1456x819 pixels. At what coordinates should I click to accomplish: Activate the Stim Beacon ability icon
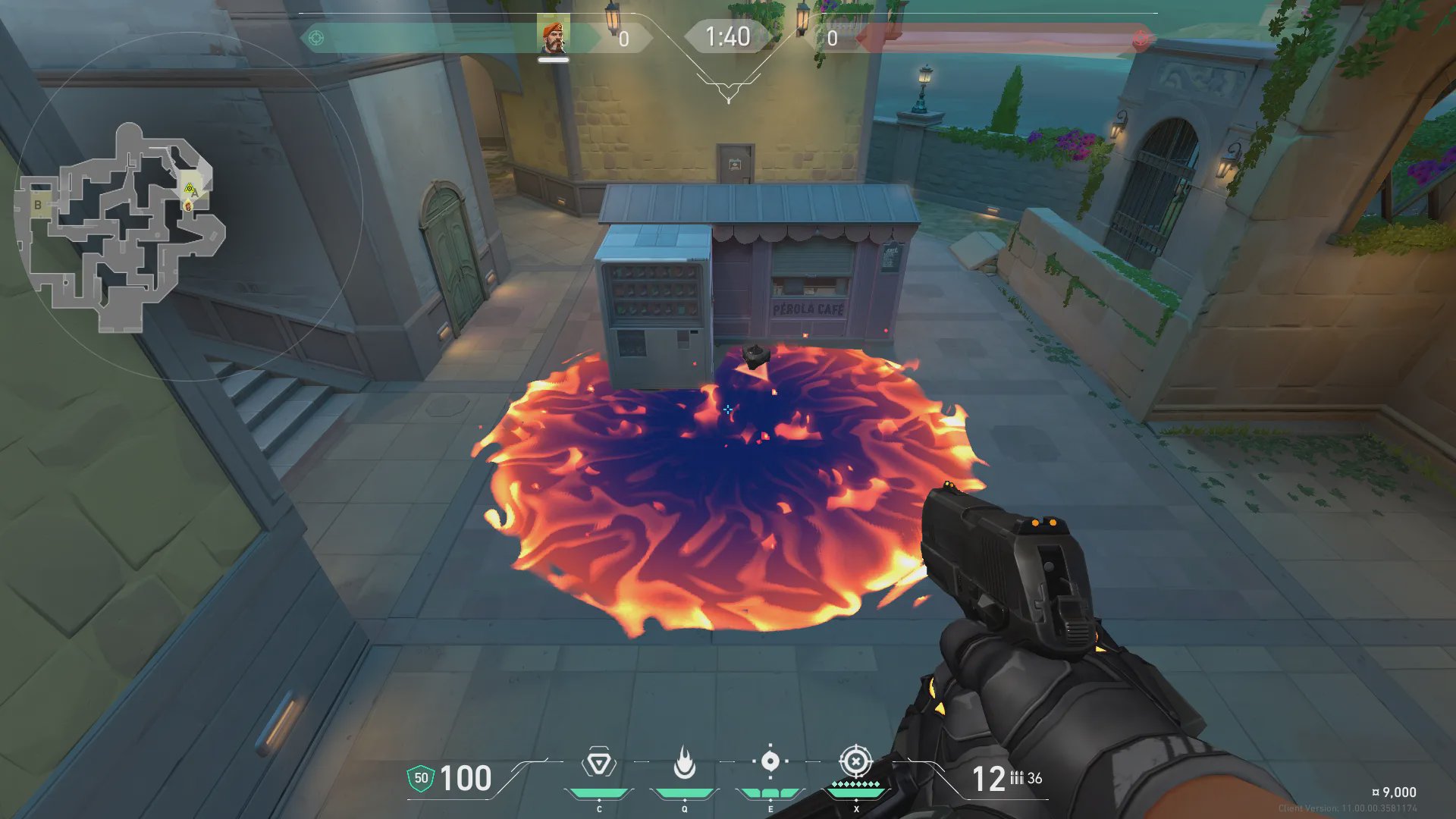[x=599, y=763]
